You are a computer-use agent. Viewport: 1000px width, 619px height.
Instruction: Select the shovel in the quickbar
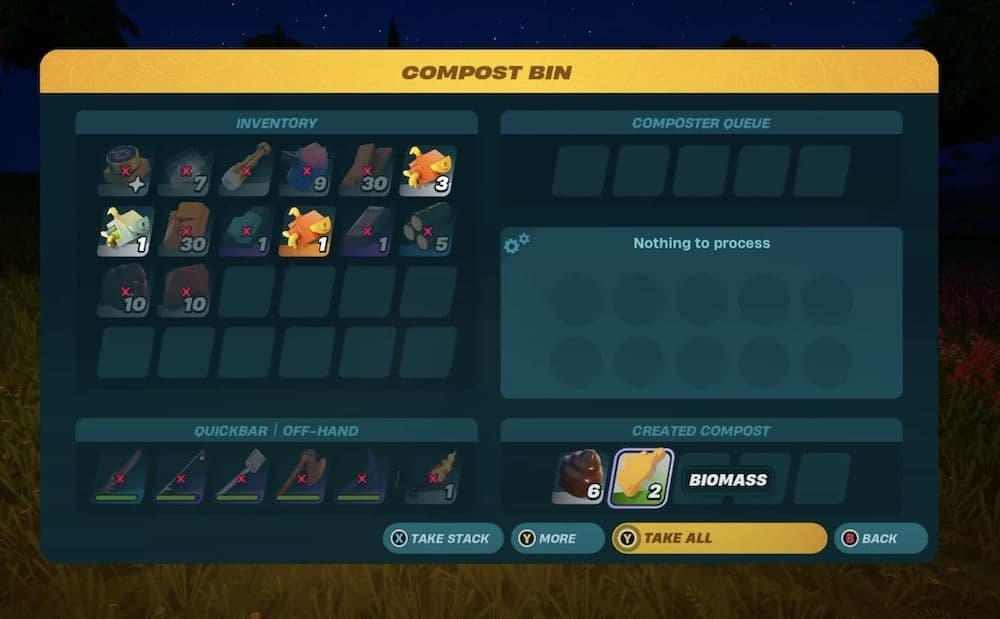244,477
